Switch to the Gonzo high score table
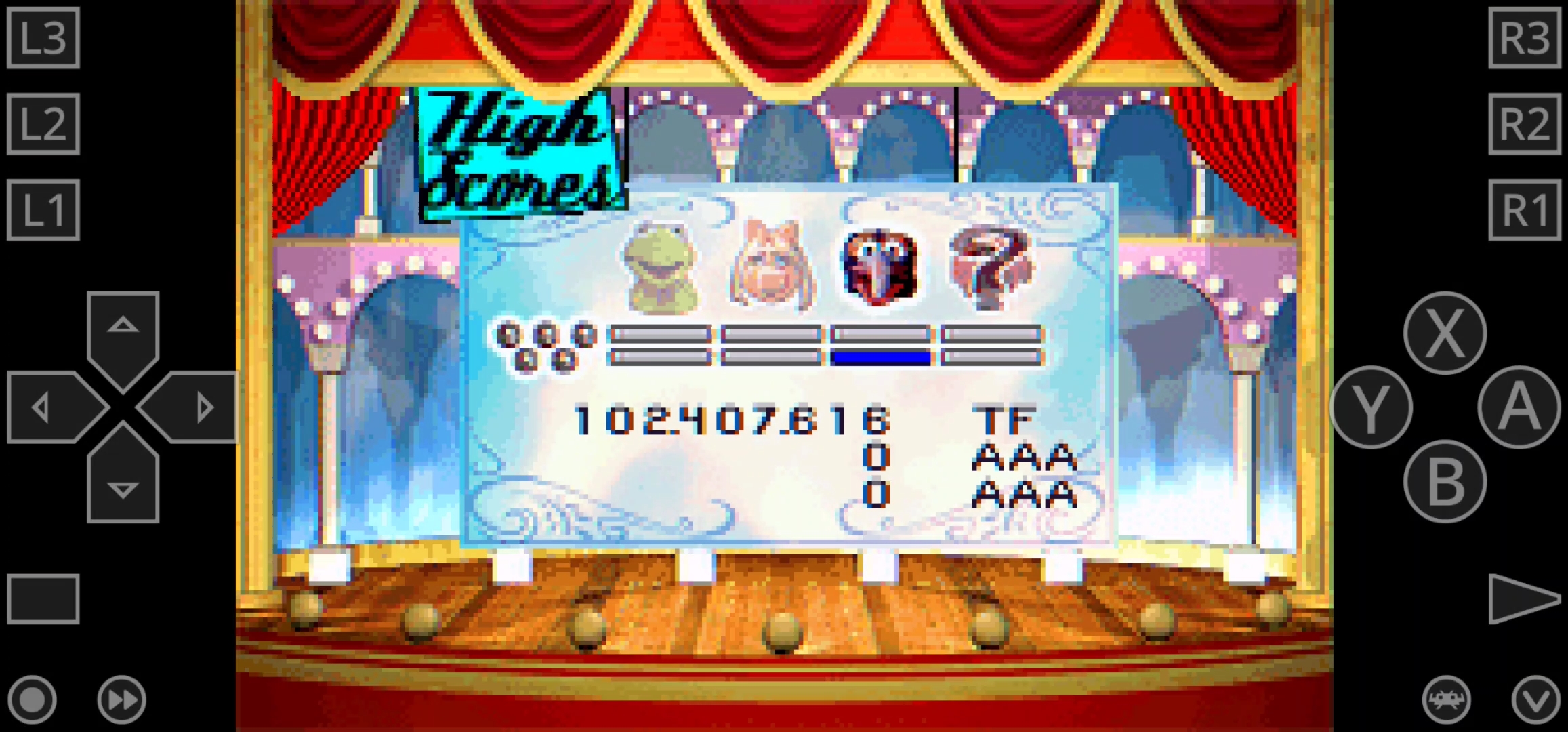This screenshot has height=732, width=1568. (880, 266)
